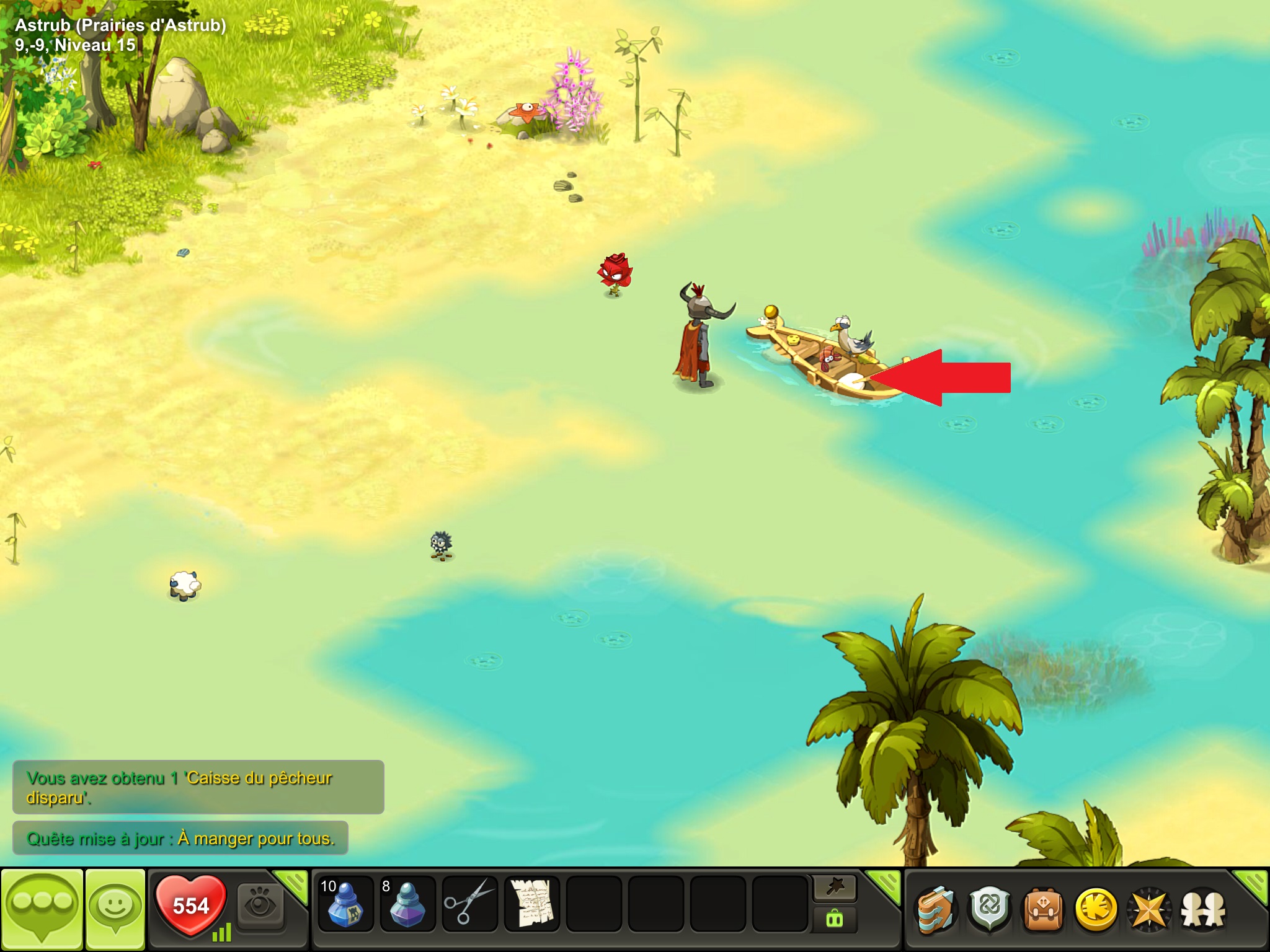The width and height of the screenshot is (1270, 952).
Task: Switch hotbar to the green bag items tab
Action: [835, 919]
